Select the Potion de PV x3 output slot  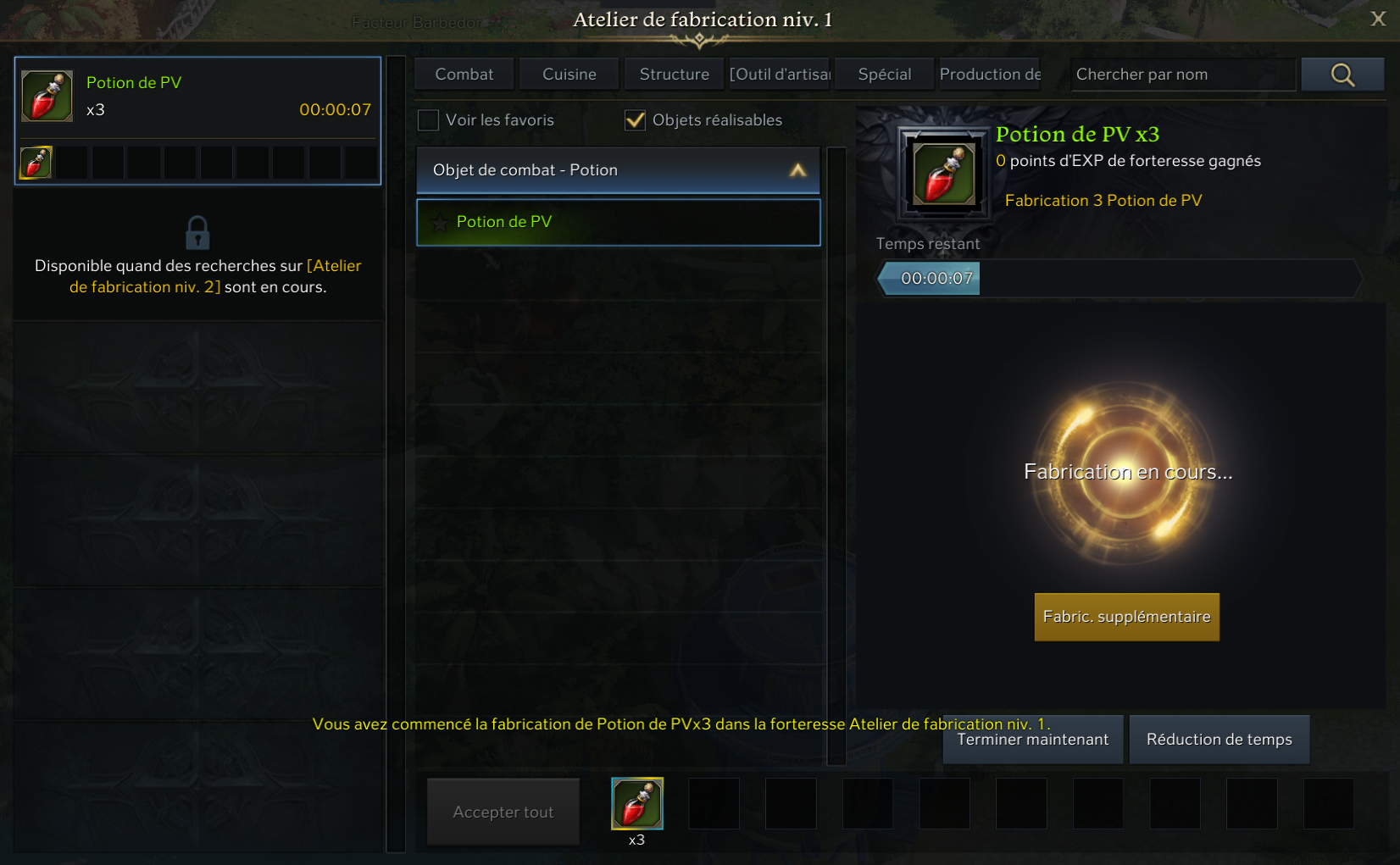tap(637, 804)
